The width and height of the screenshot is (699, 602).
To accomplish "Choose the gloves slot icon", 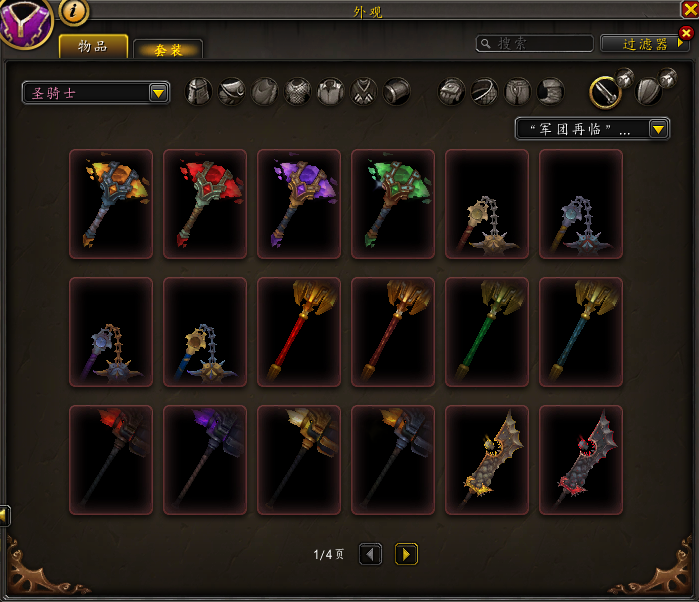I will click(452, 92).
